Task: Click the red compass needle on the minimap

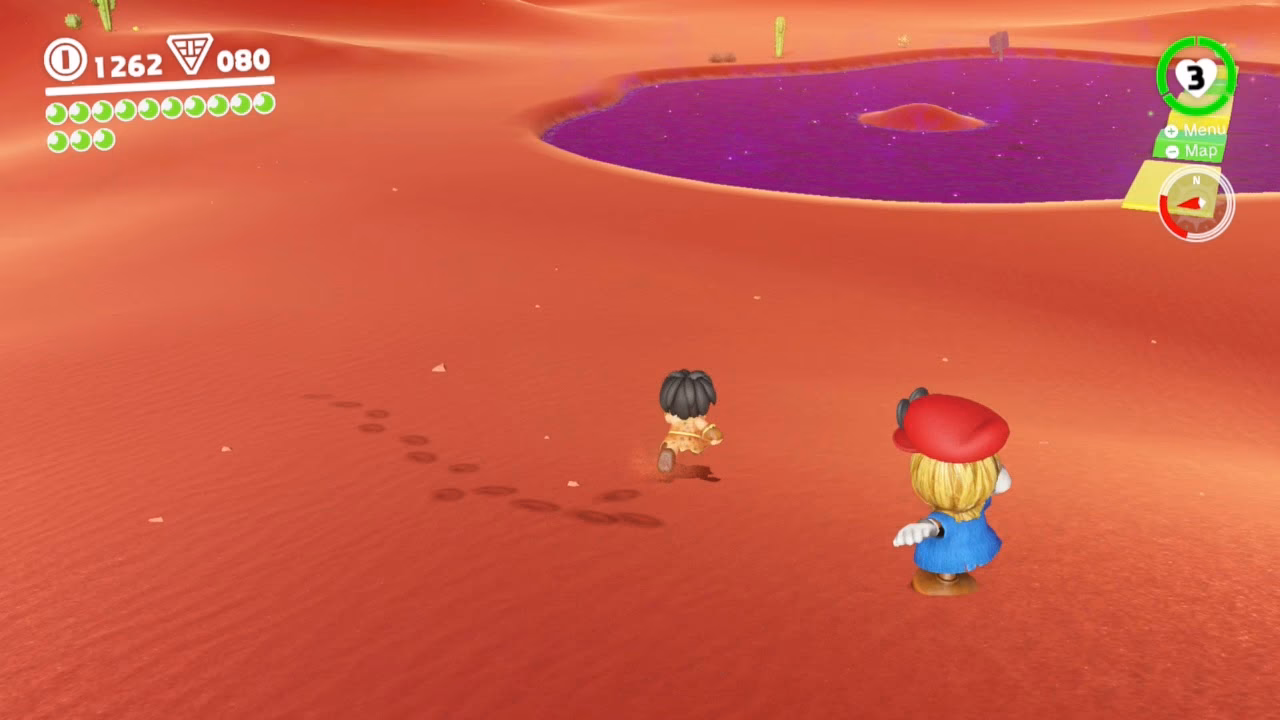Action: [1188, 202]
